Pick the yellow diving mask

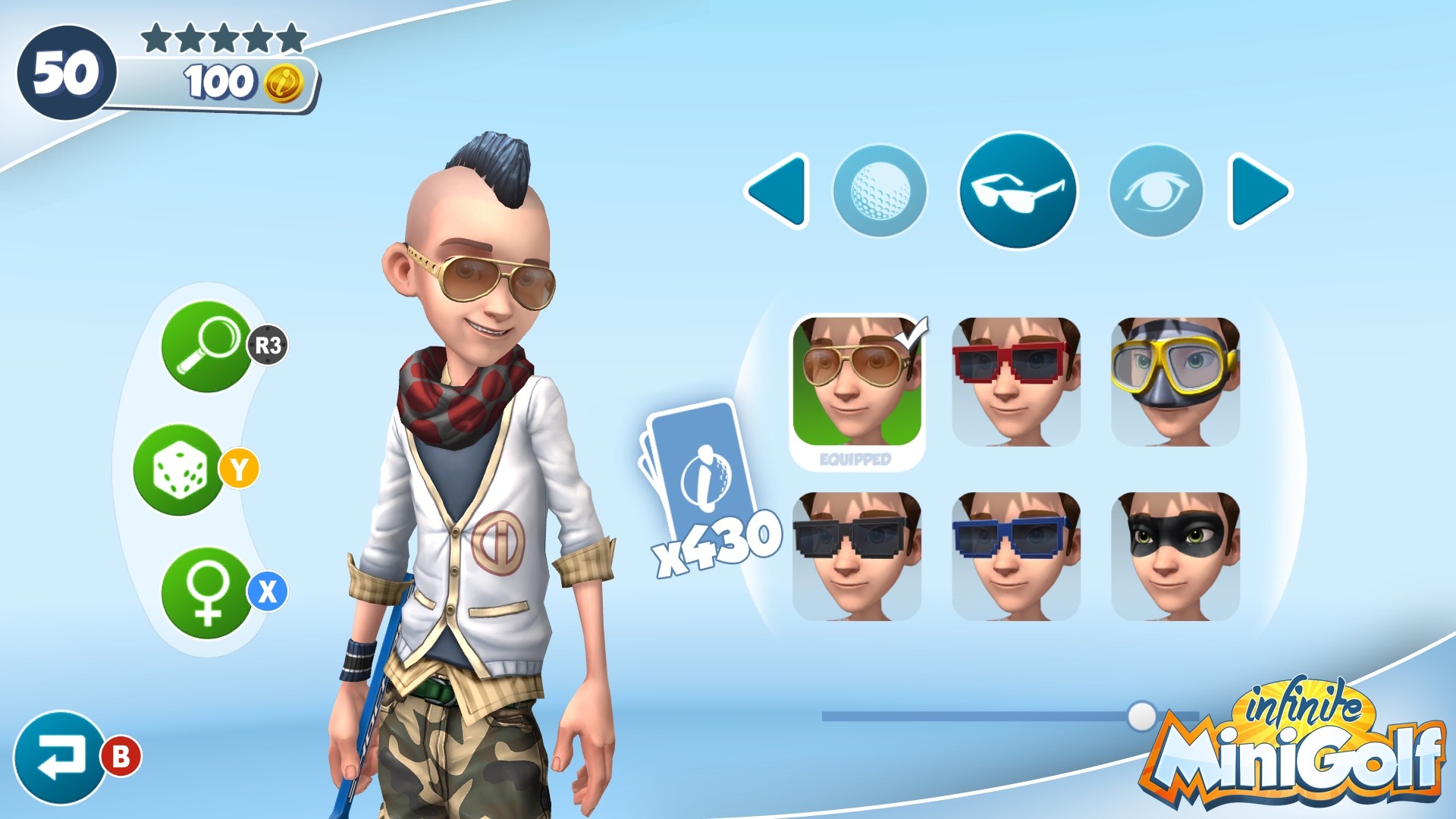pyautogui.click(x=1175, y=382)
